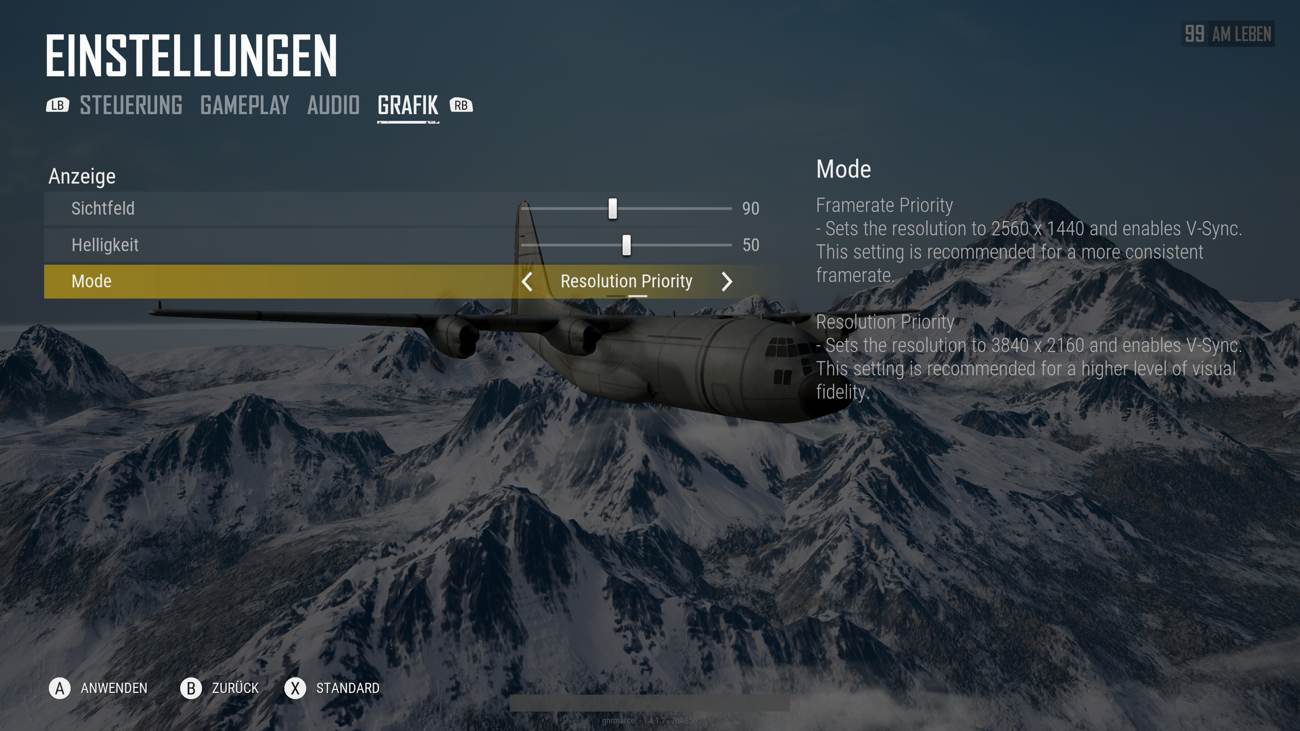1300x731 pixels.
Task: Click the Standard reset option
Action: tap(347, 688)
